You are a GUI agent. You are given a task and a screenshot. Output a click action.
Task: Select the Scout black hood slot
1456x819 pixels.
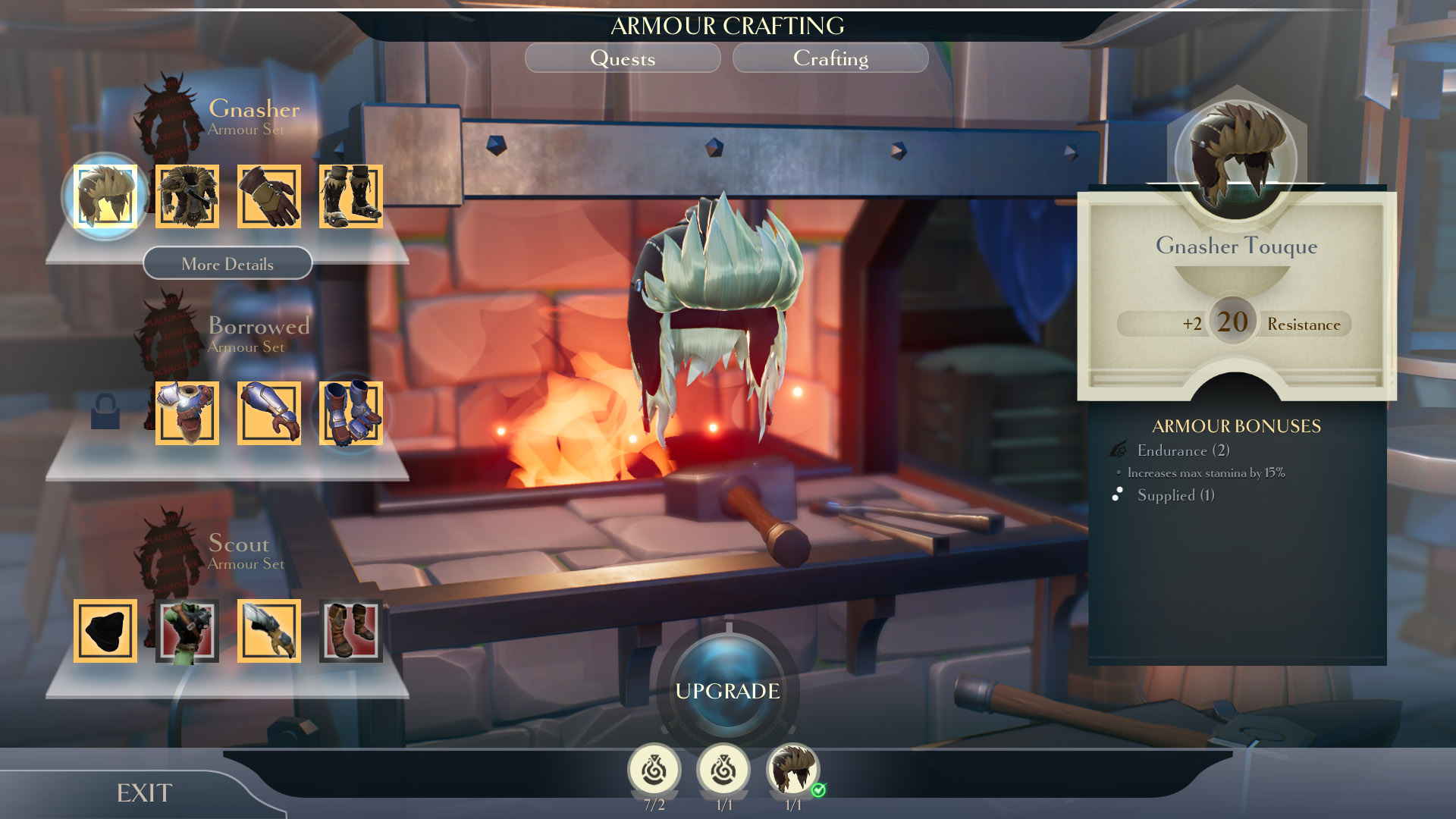[105, 631]
